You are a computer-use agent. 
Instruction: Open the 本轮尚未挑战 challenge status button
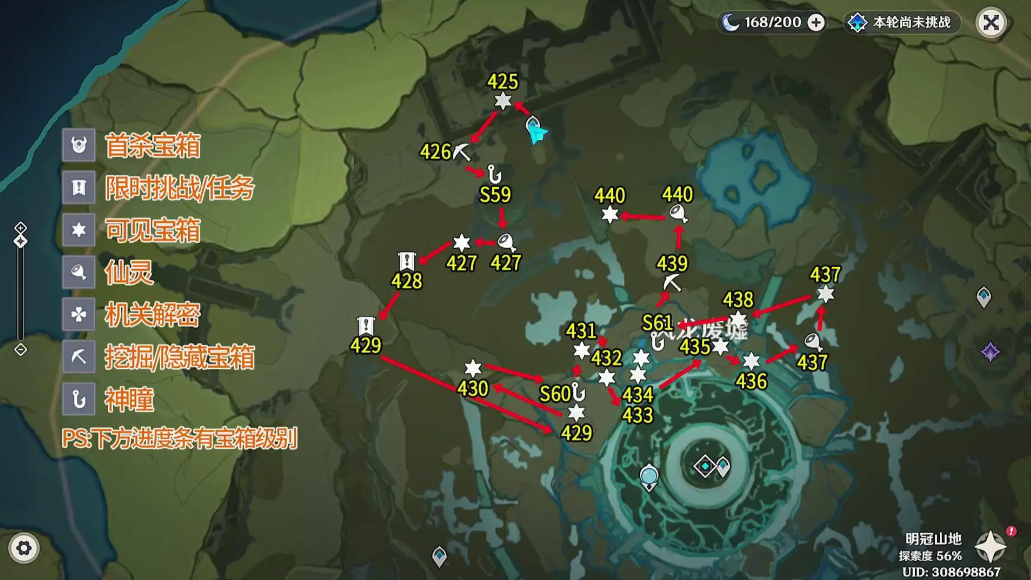pos(903,23)
